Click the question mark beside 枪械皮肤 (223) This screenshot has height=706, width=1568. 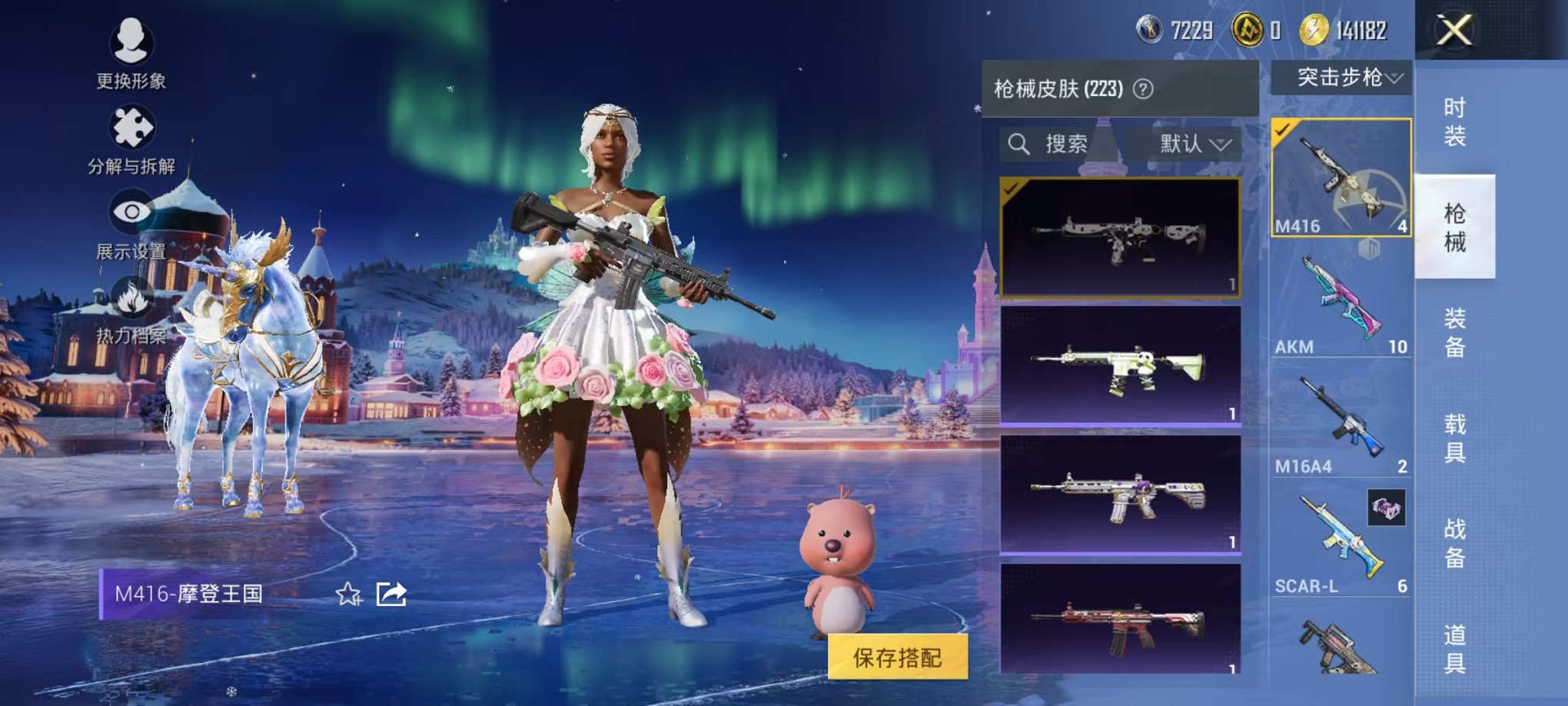point(1144,88)
